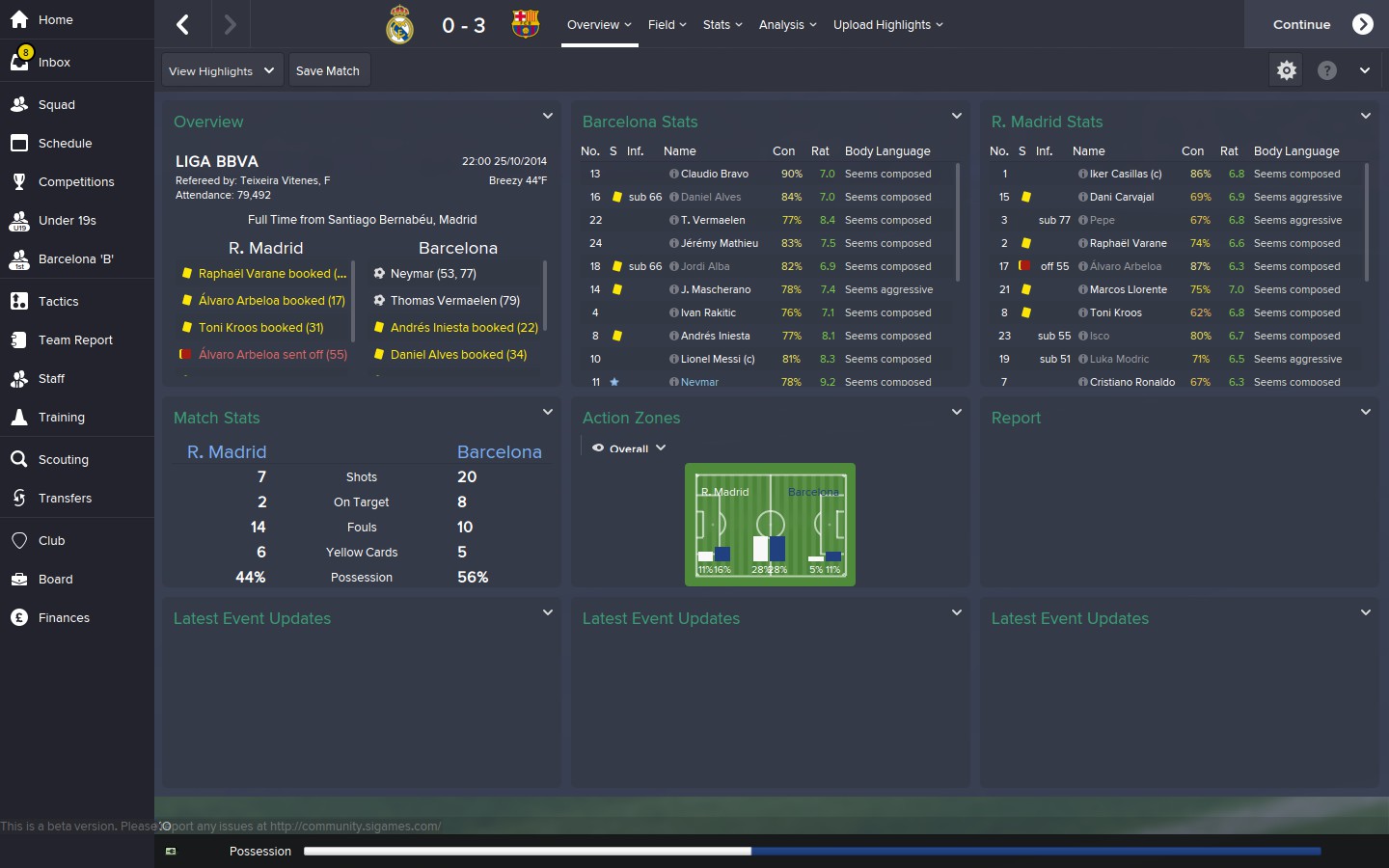Open the Field tab menu
1389x868 pixels.
(x=667, y=24)
